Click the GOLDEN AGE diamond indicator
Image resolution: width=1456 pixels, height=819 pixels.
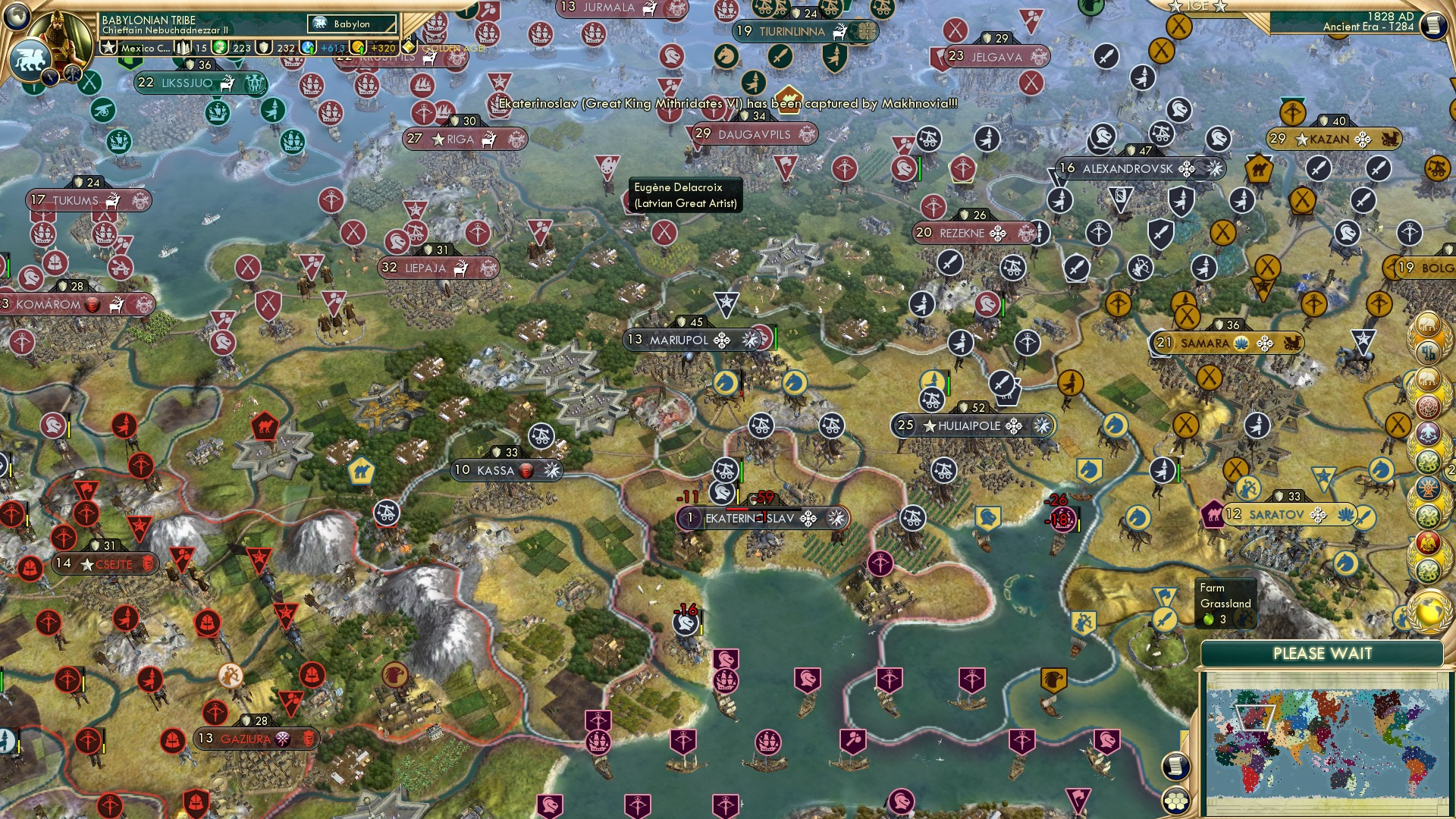pyautogui.click(x=409, y=46)
